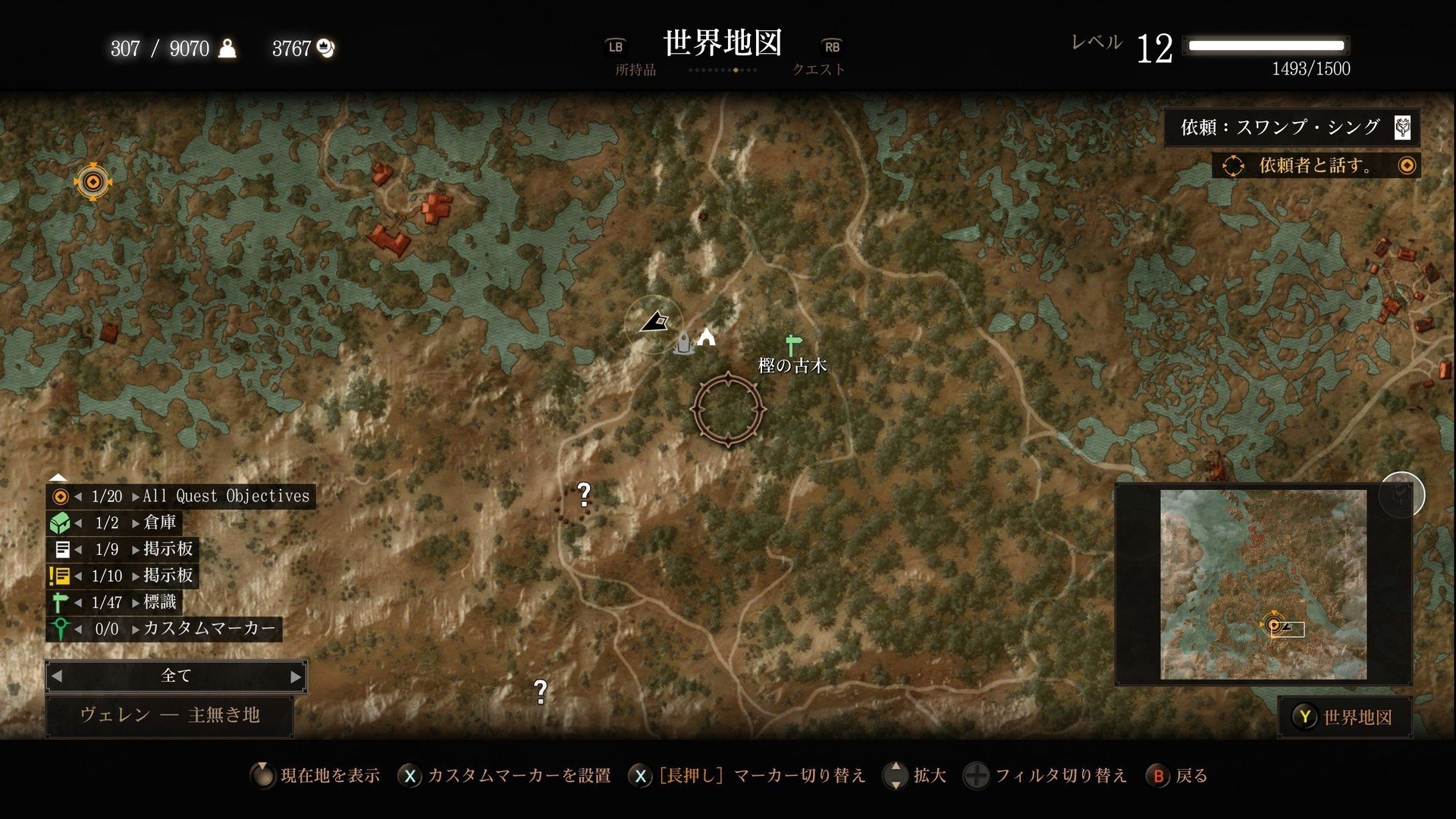The width and height of the screenshot is (1456, 819).
Task: Click the circular targeting reticle marker on map
Action: tap(727, 409)
